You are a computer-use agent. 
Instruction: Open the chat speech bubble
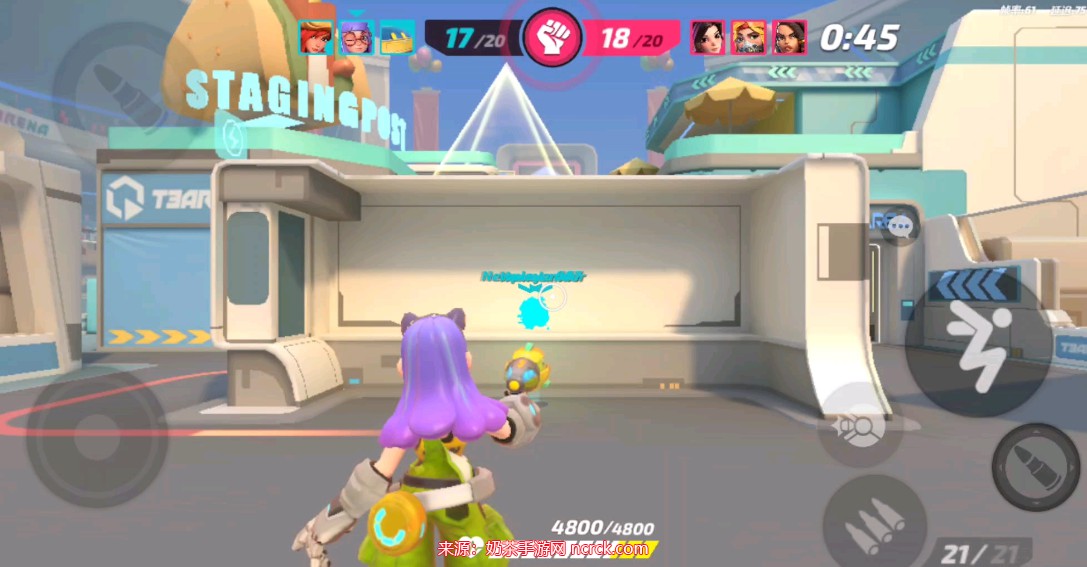pos(899,226)
